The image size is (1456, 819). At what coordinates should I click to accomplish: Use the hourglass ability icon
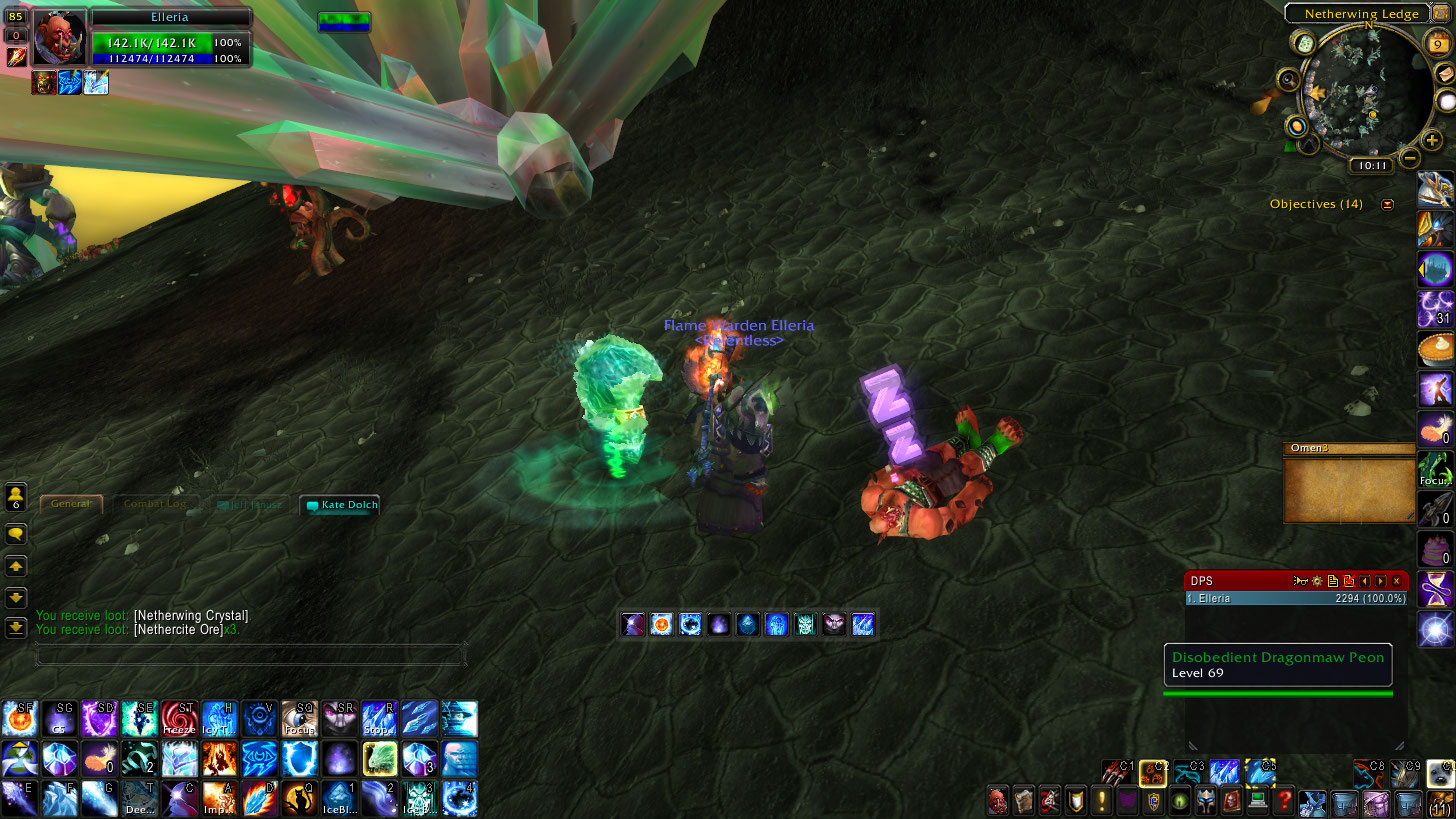pos(1436,589)
